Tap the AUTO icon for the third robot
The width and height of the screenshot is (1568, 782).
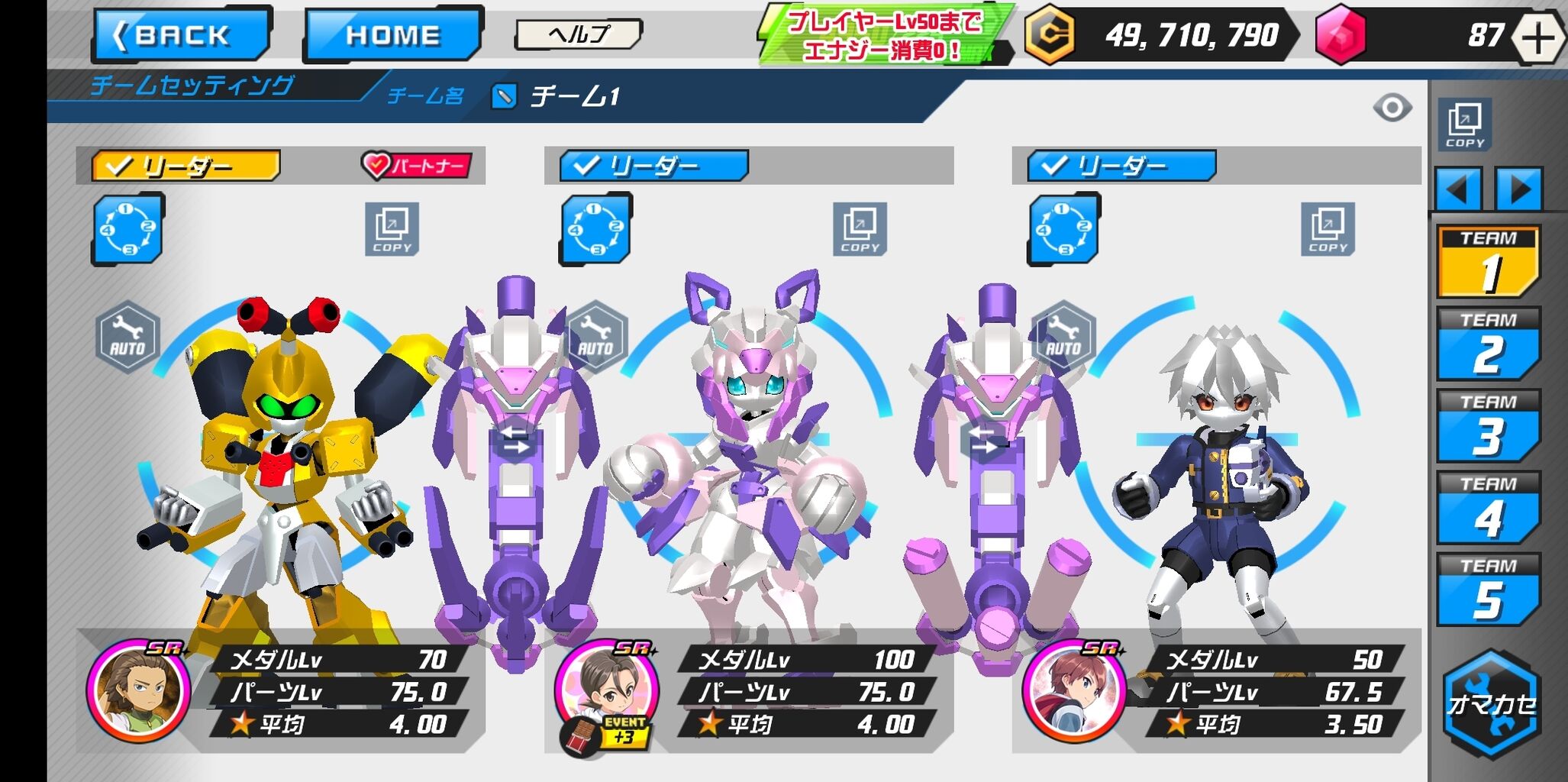[1062, 334]
